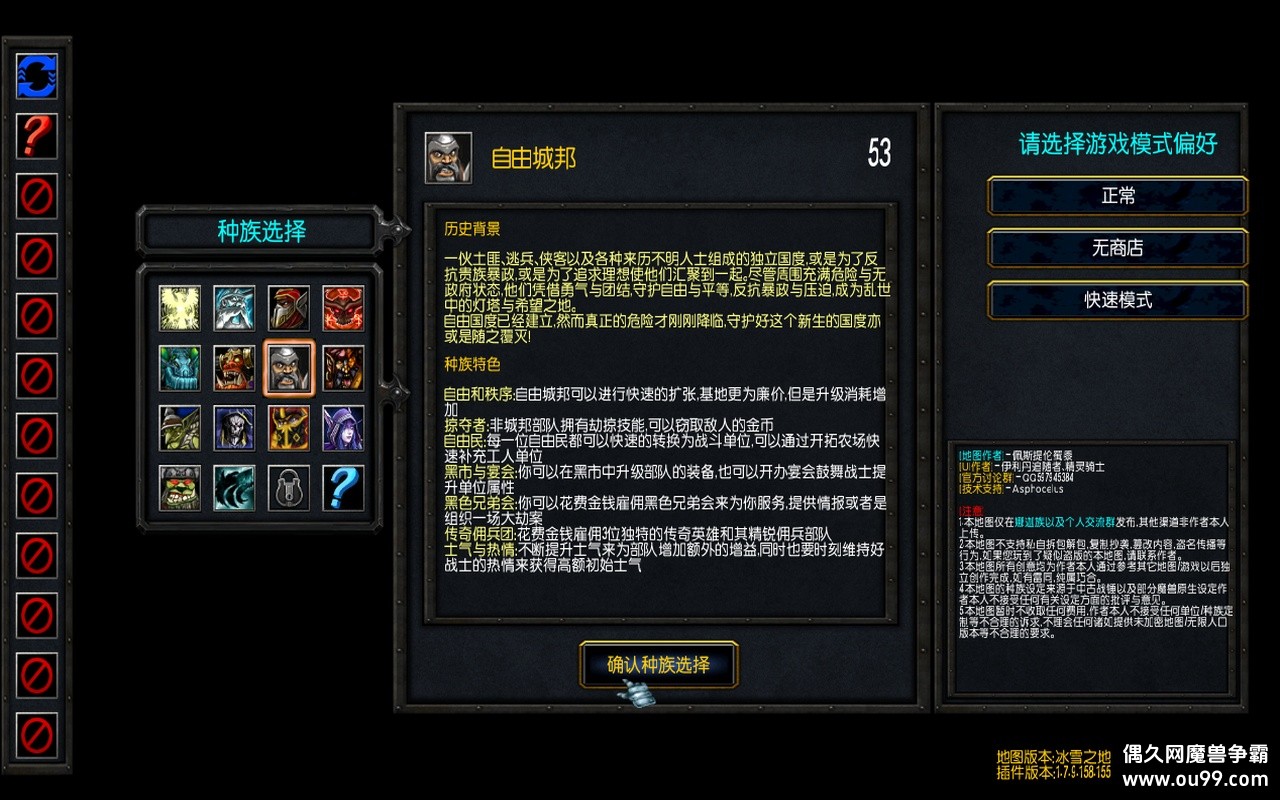Choose the white-bearded ice dwarf race
1280x800 pixels.
point(234,309)
